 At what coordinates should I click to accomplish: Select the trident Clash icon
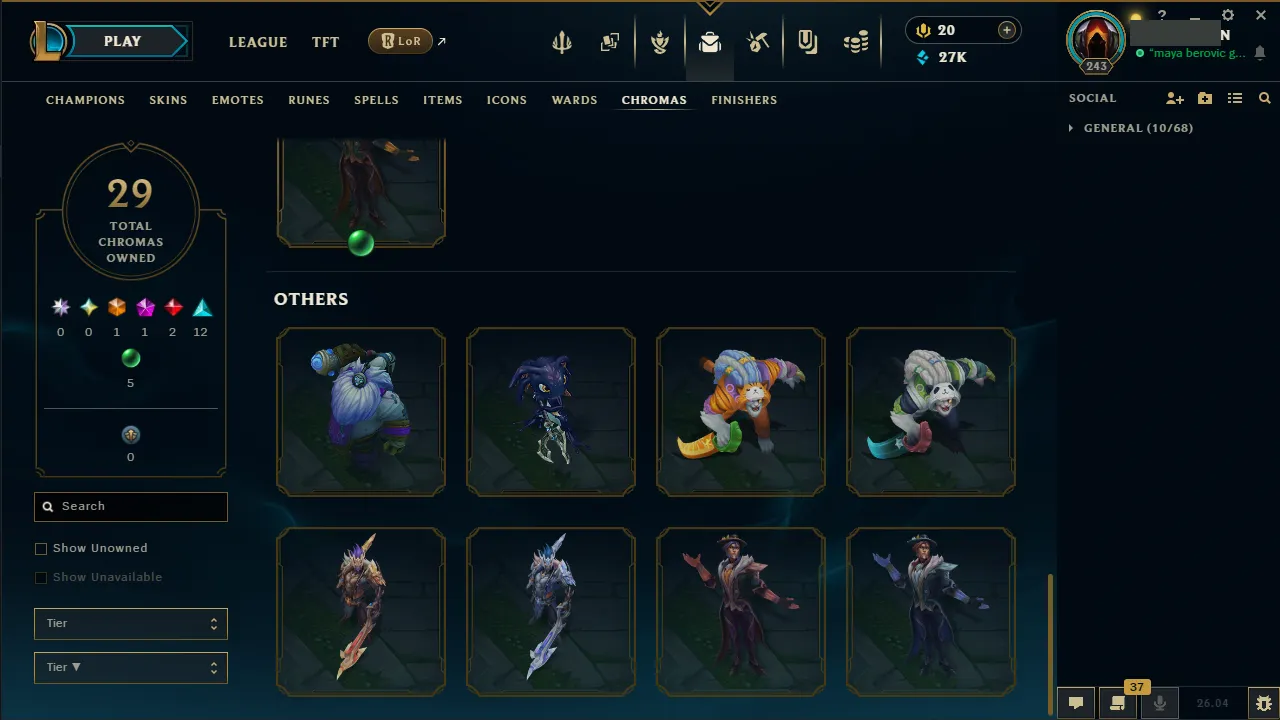[x=562, y=42]
